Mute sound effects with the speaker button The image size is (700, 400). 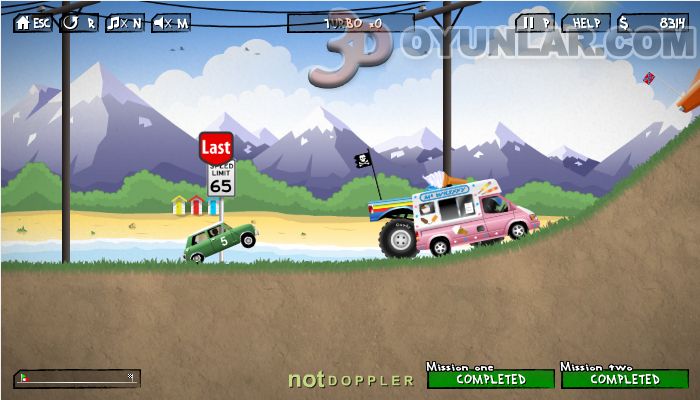tap(171, 22)
